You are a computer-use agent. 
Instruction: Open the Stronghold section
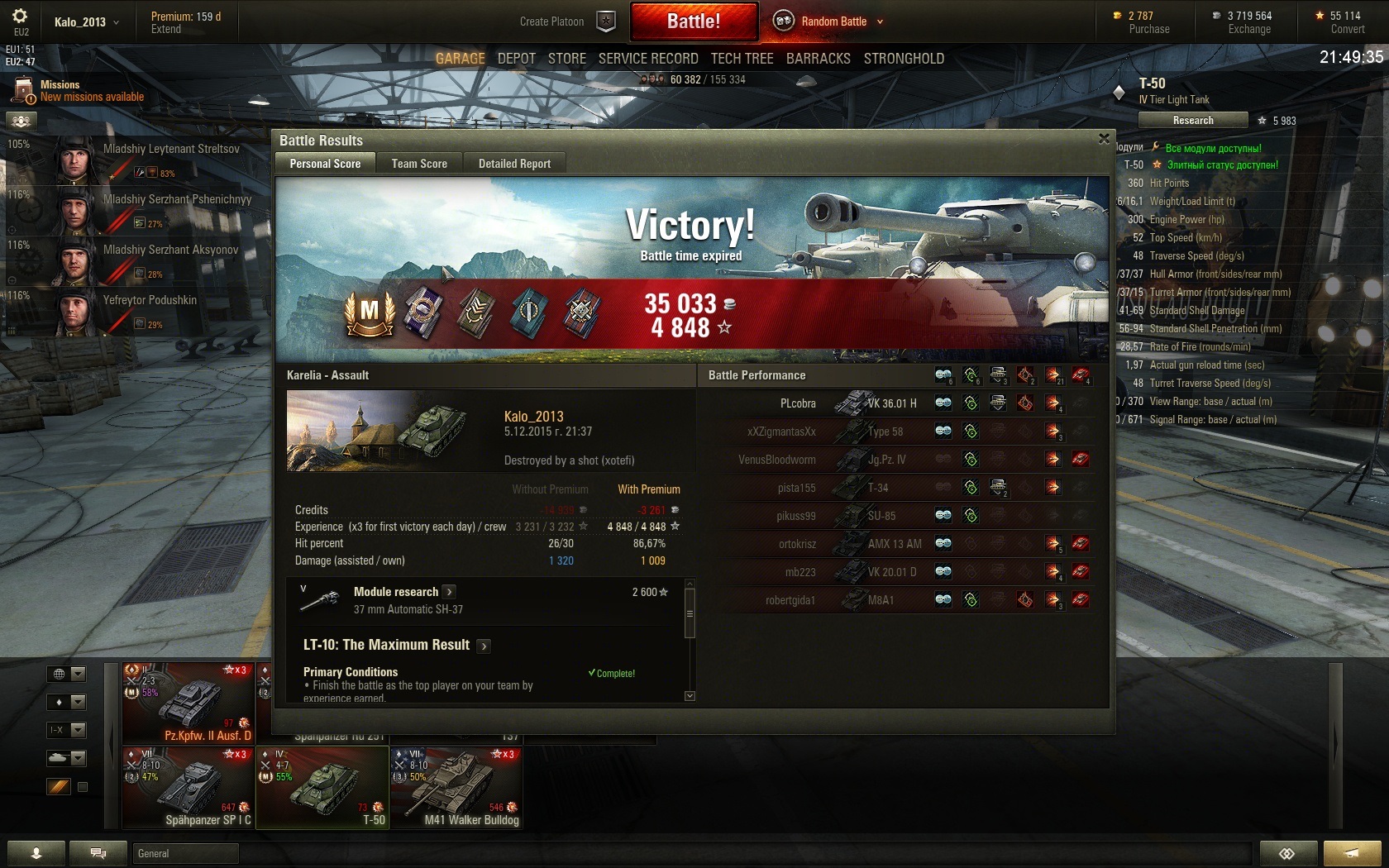coord(904,59)
